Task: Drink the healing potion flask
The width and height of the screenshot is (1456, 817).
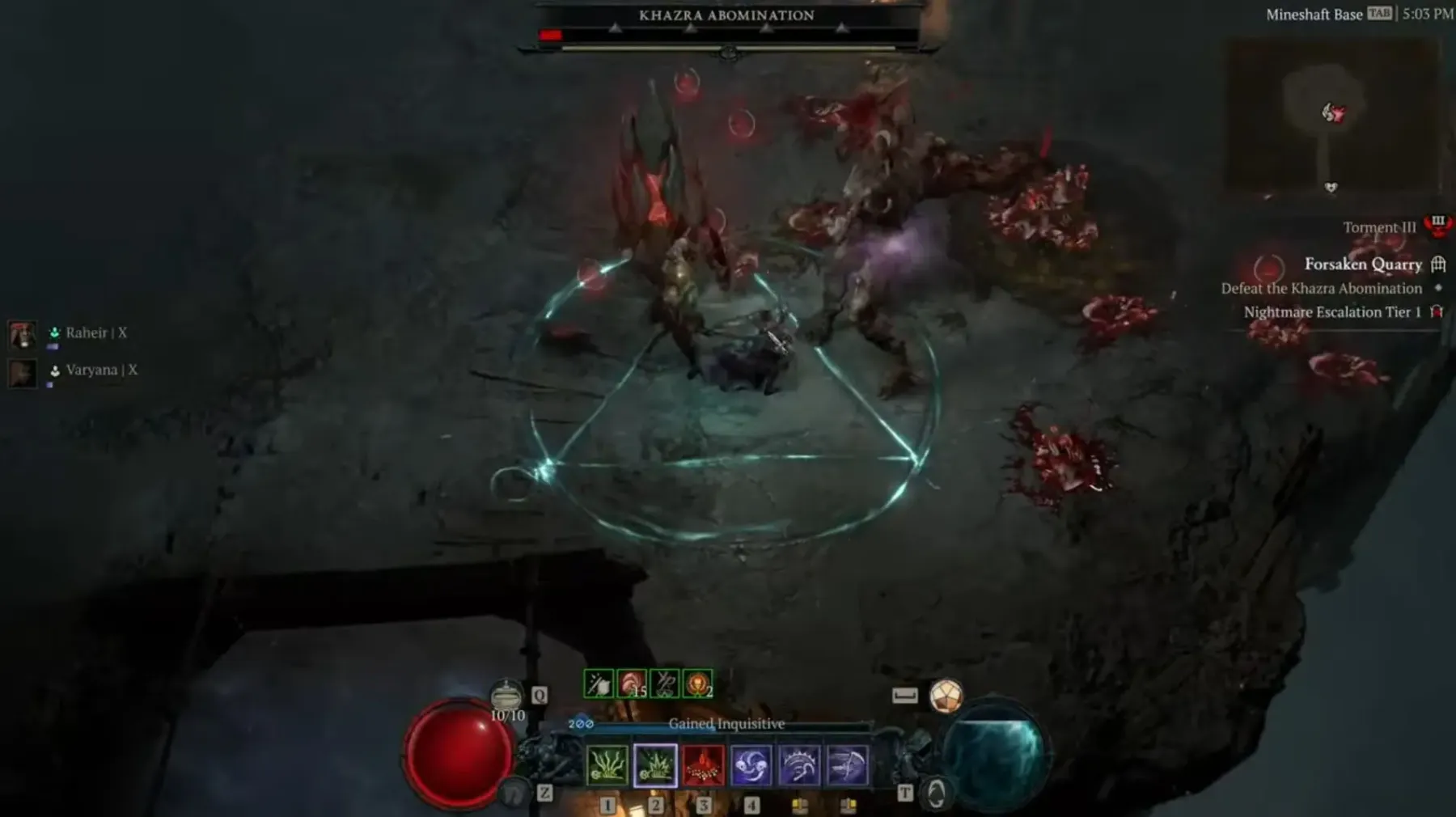Action: pos(507,696)
